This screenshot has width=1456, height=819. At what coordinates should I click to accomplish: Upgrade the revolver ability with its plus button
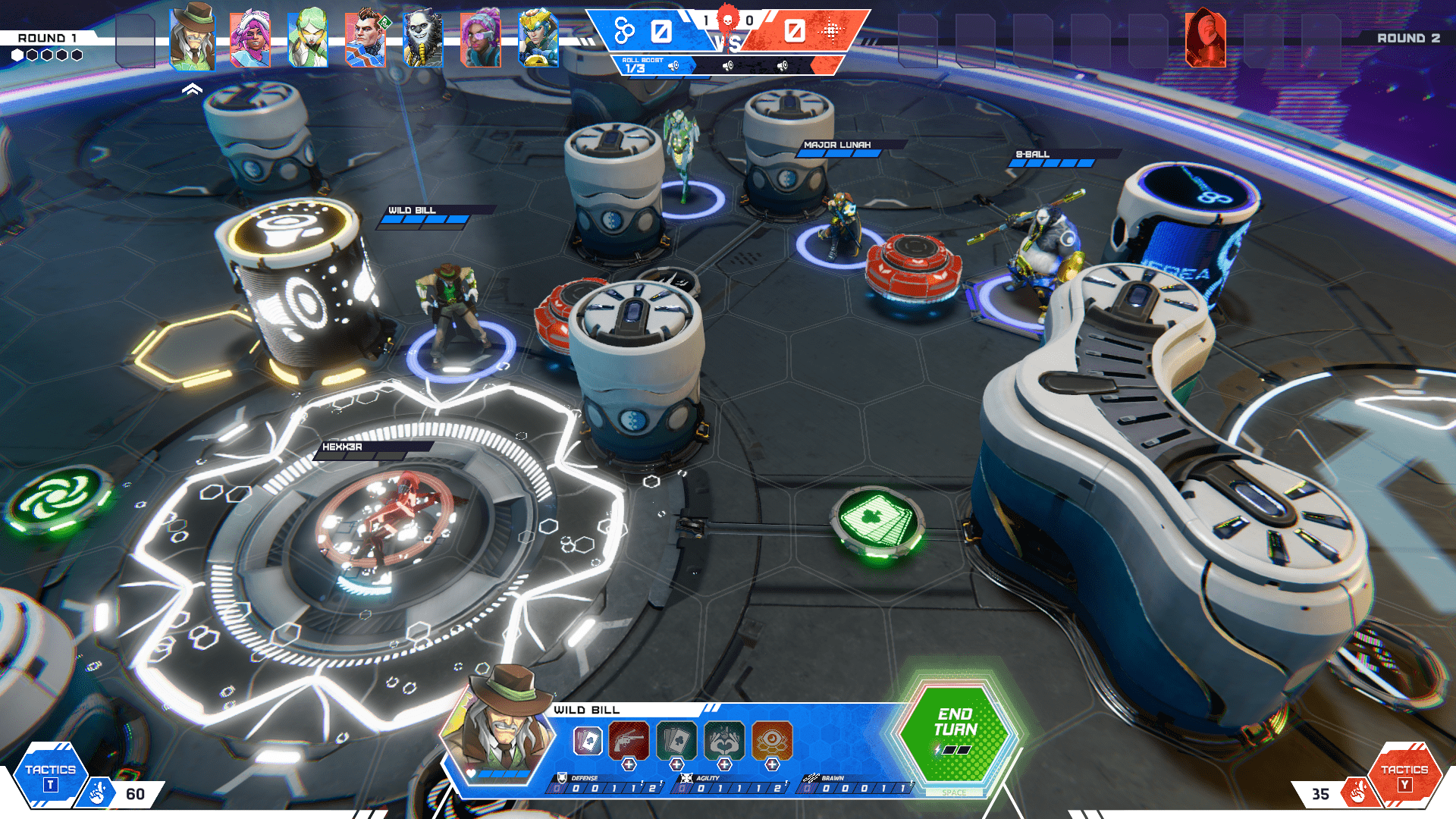click(629, 765)
